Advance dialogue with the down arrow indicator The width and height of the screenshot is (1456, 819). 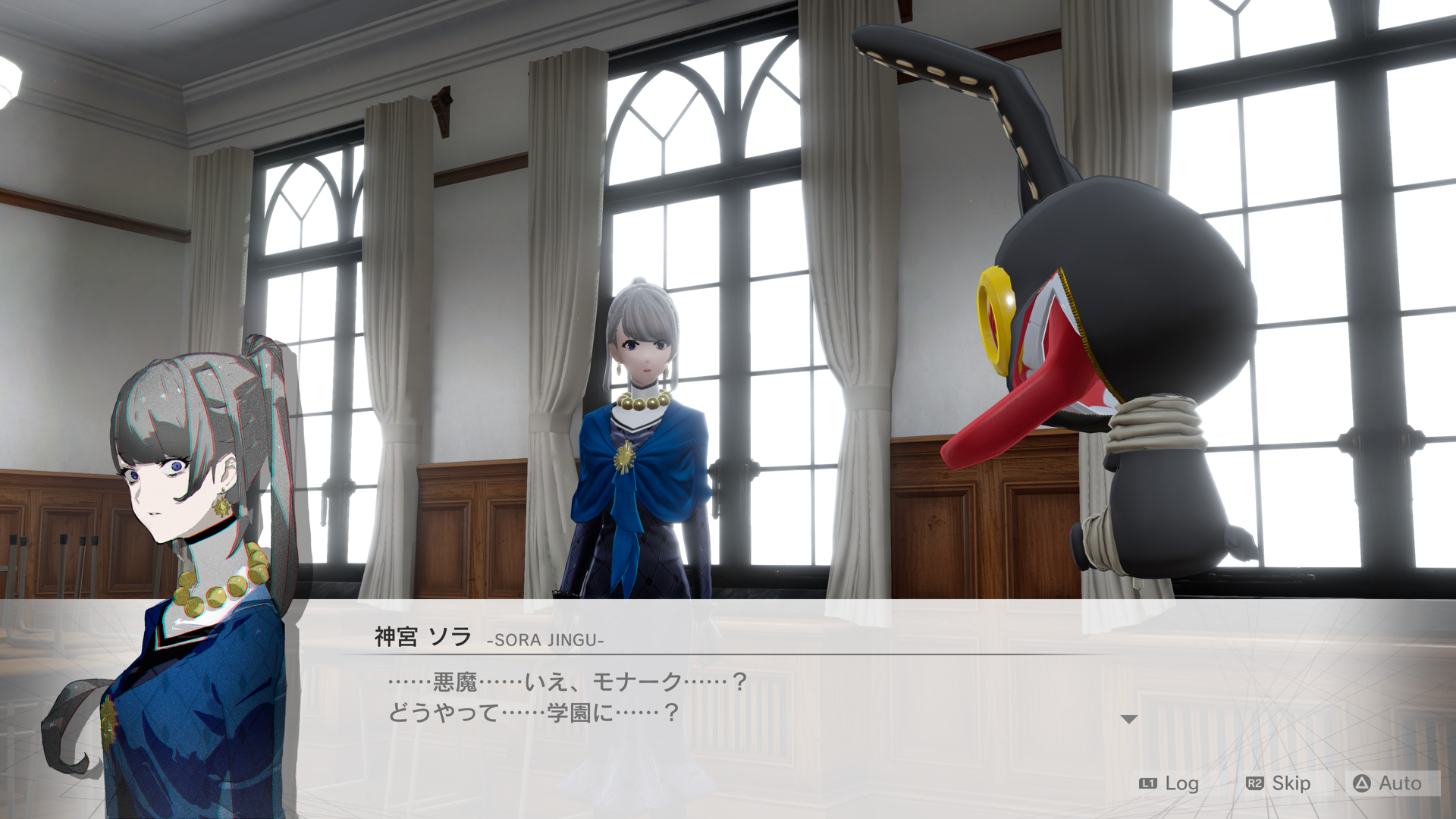(x=1128, y=719)
